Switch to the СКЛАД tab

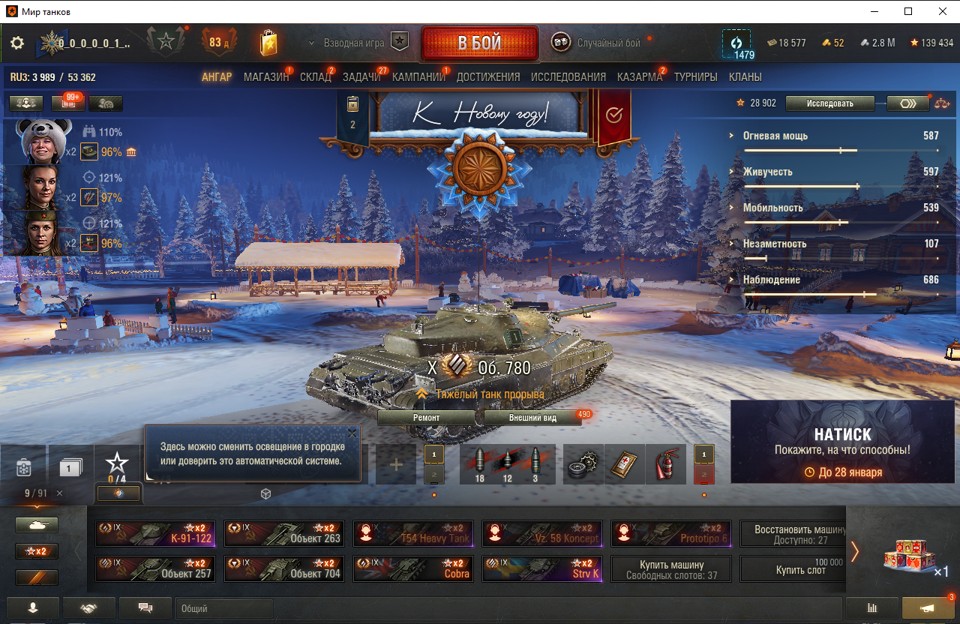click(315, 77)
